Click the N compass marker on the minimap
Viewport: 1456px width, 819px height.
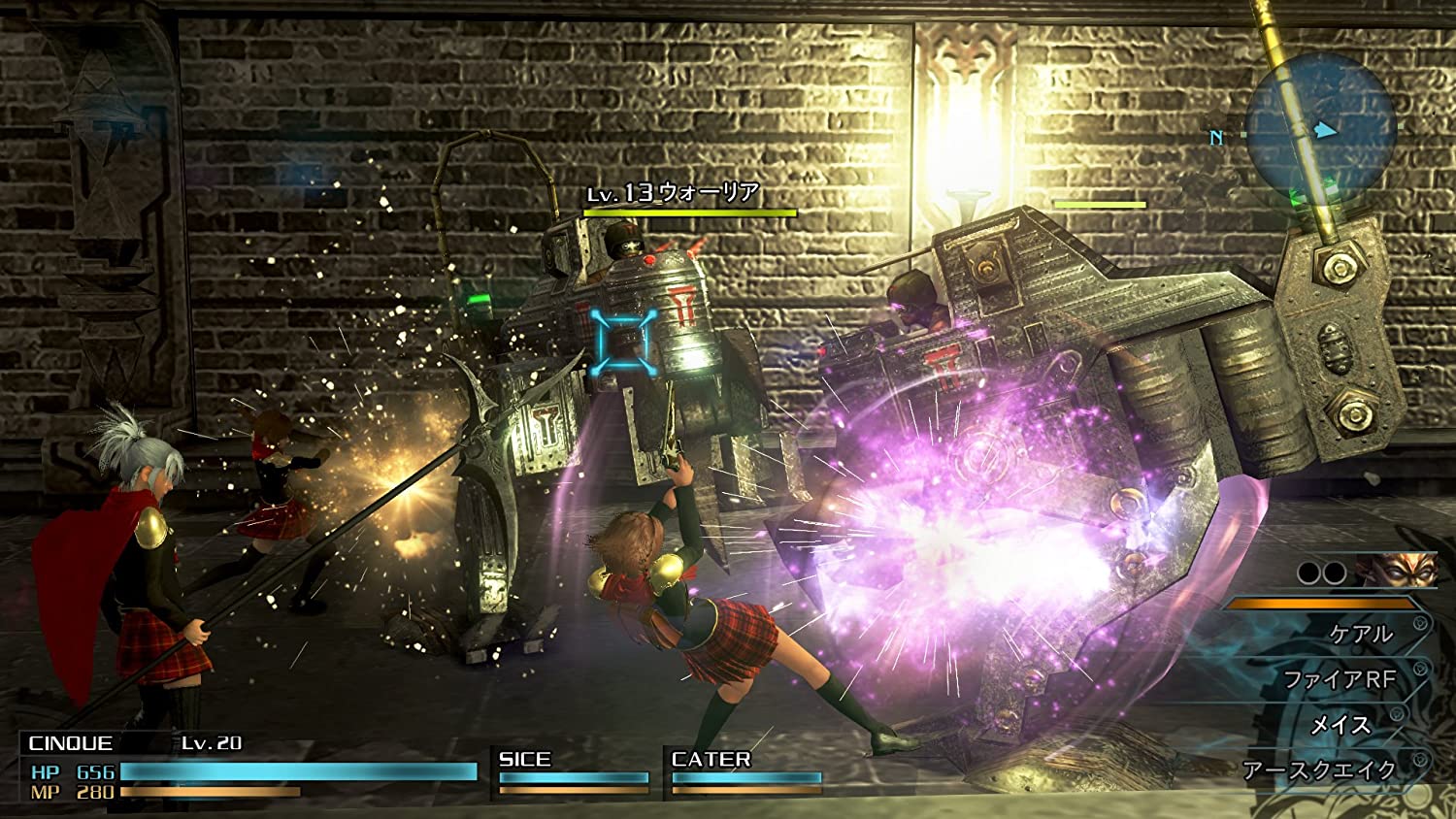pos(1215,136)
